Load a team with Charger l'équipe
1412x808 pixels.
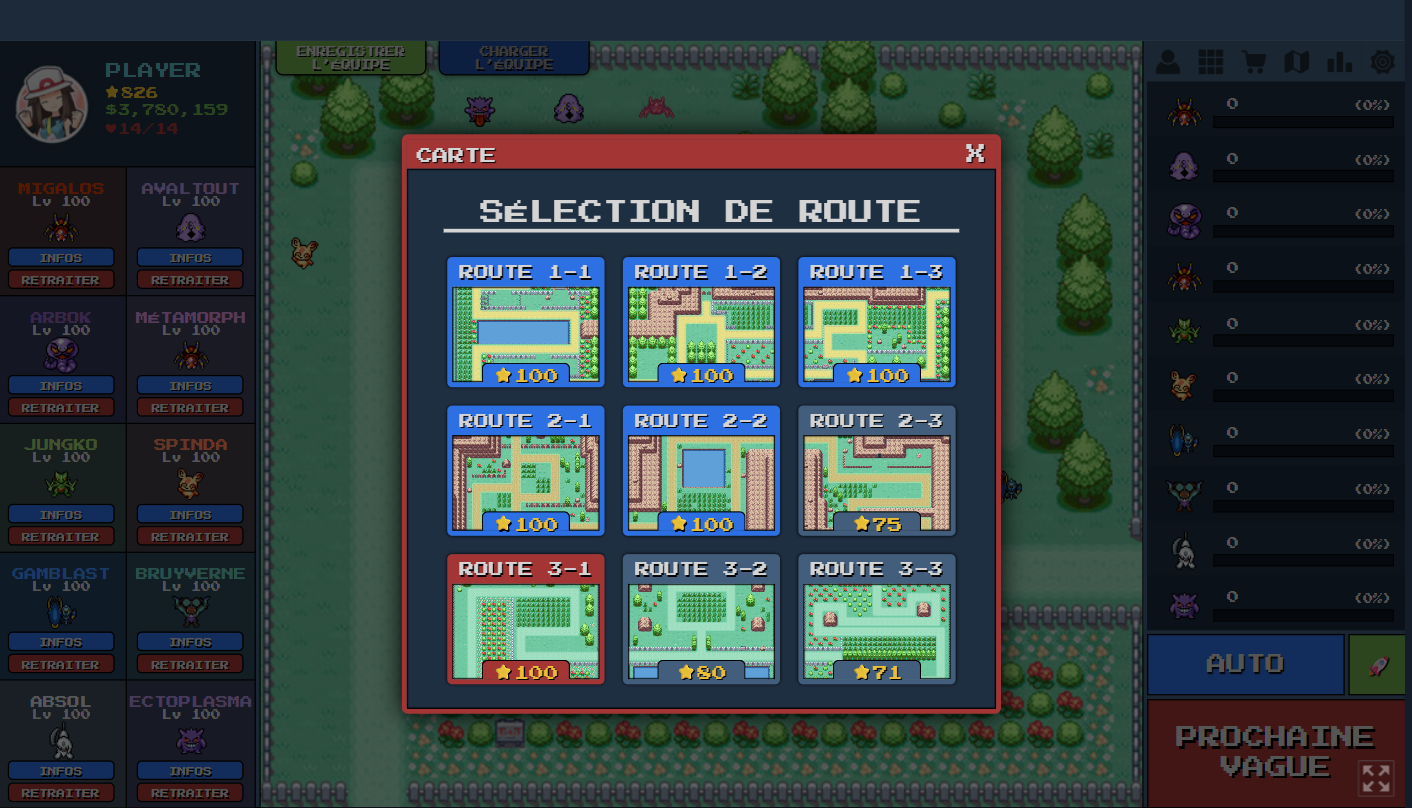coord(513,58)
